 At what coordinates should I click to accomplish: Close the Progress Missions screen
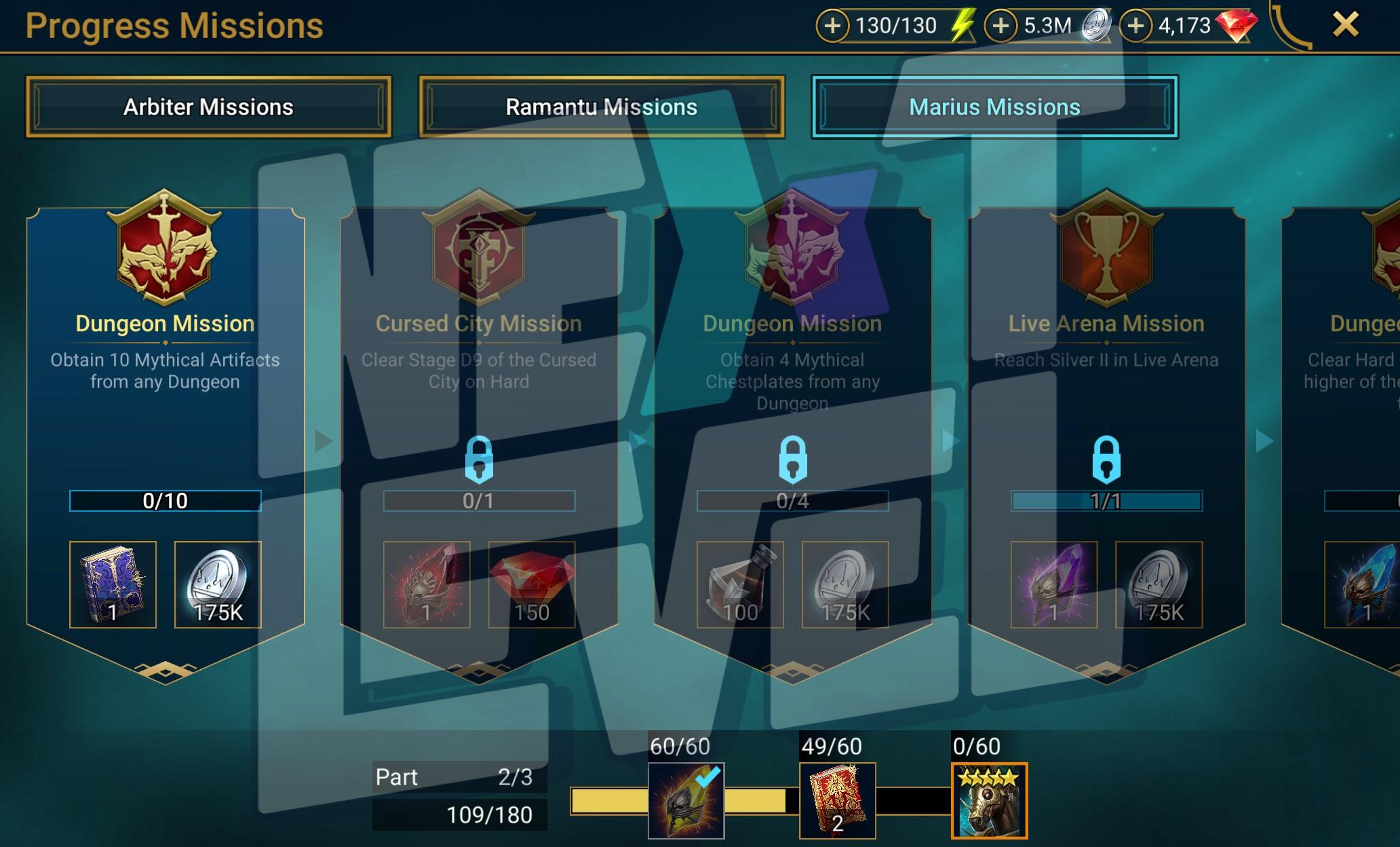[1345, 25]
